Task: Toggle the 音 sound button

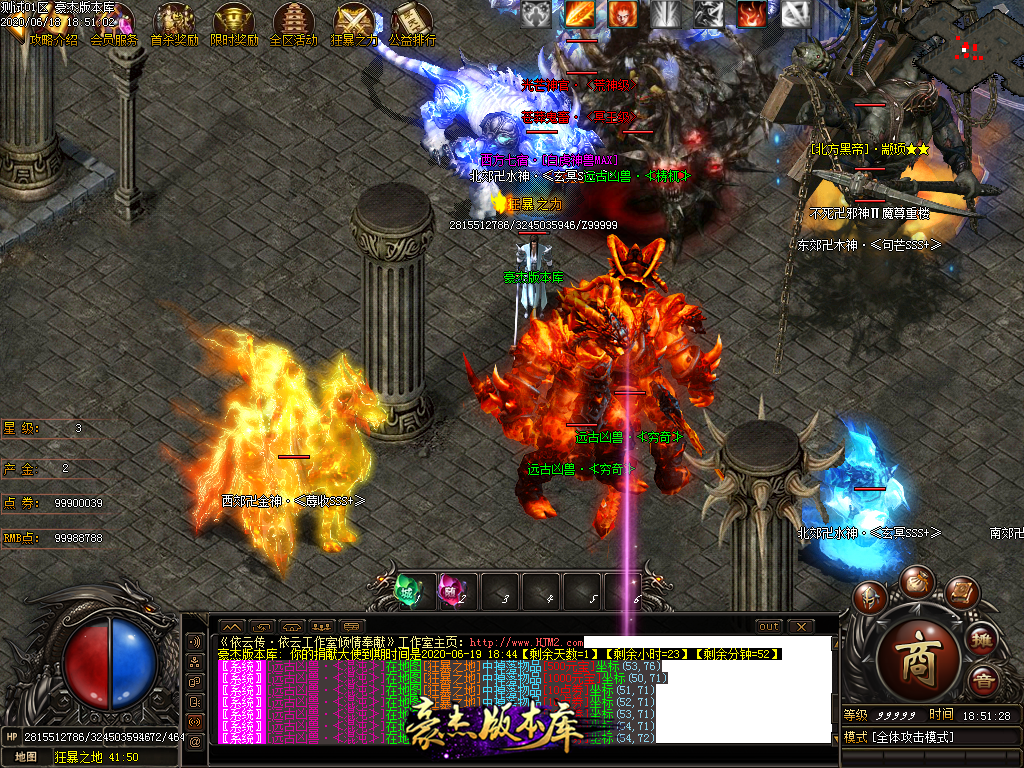Action: pos(982,682)
